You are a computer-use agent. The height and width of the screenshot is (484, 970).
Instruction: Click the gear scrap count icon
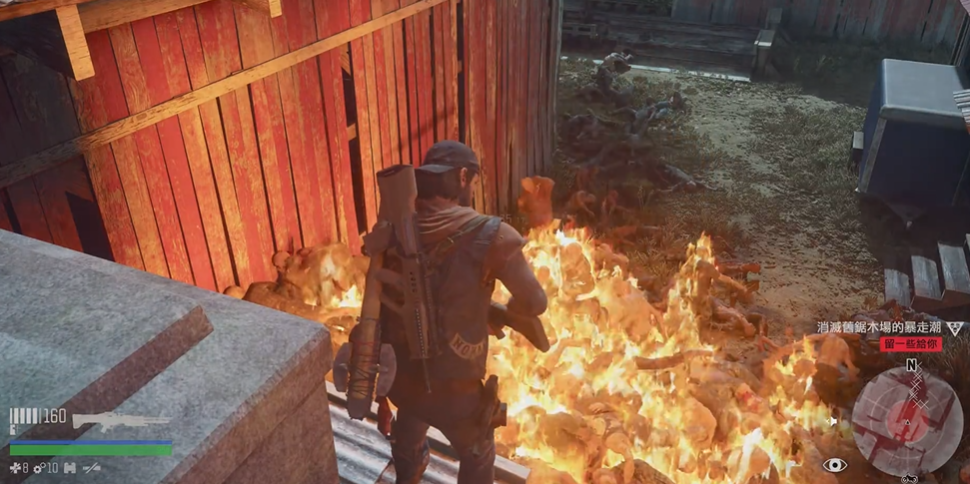(39, 467)
